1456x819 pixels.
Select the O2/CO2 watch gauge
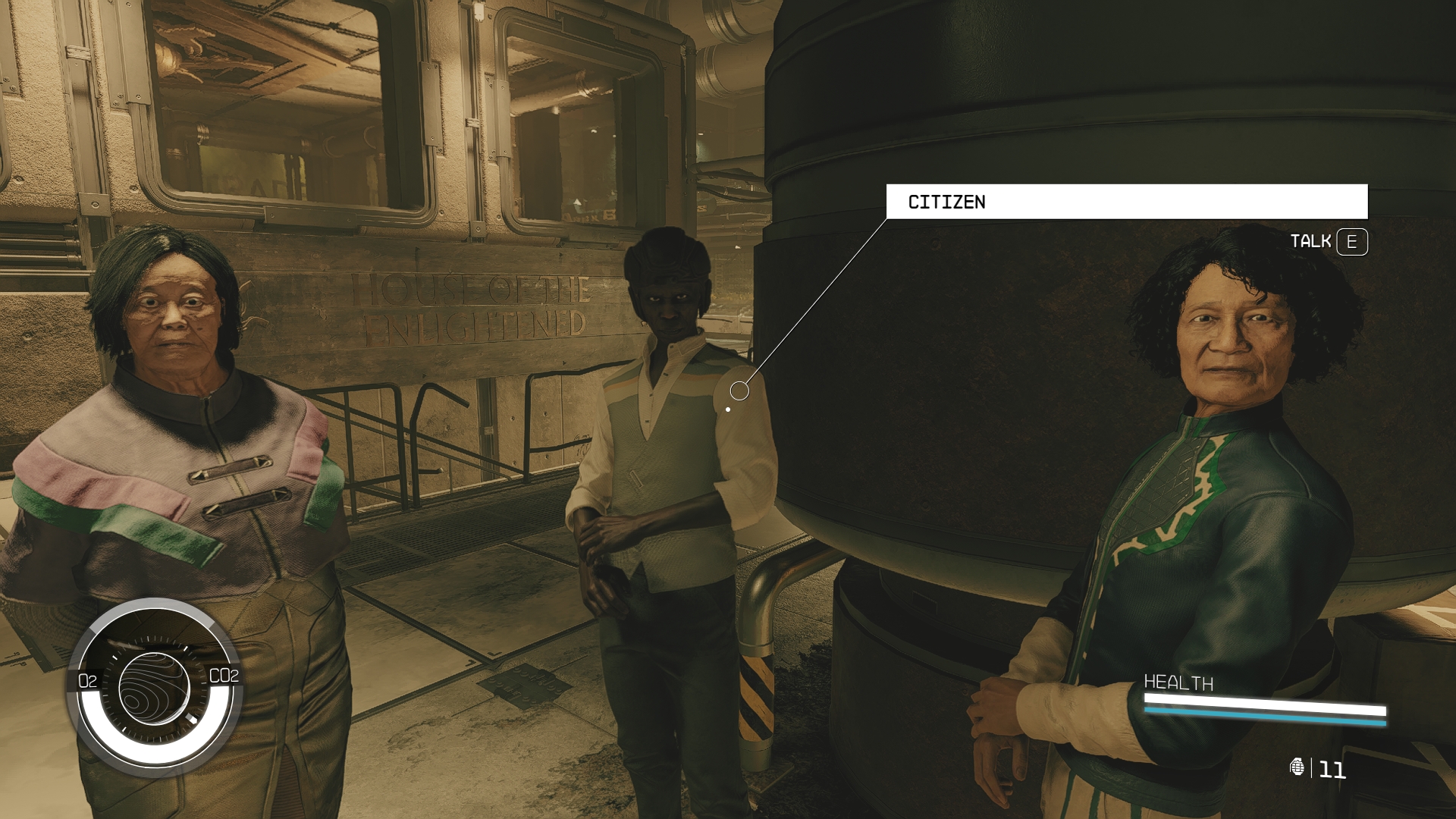[x=155, y=686]
